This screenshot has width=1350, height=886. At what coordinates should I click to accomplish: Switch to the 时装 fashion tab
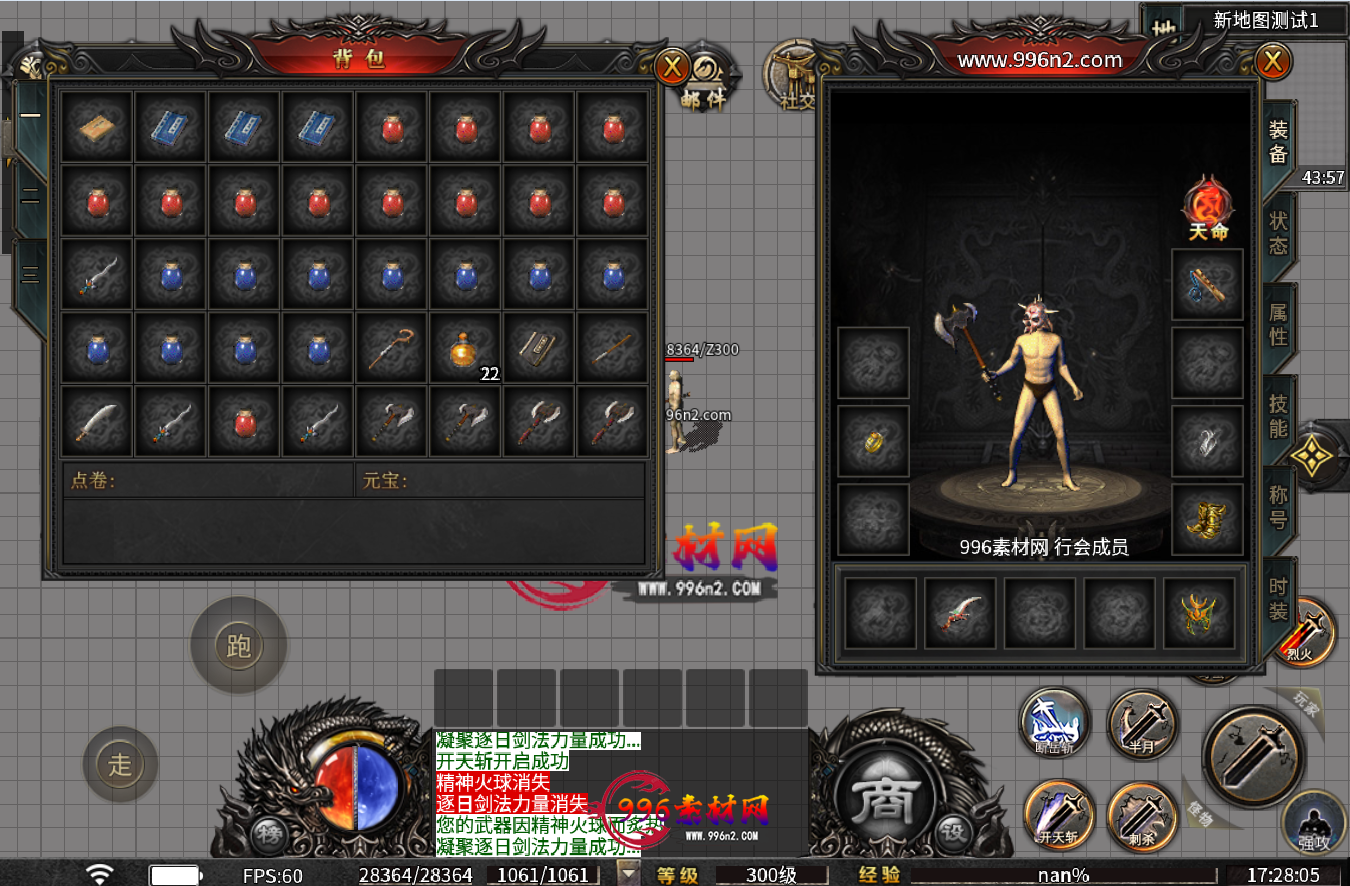pos(1278,597)
